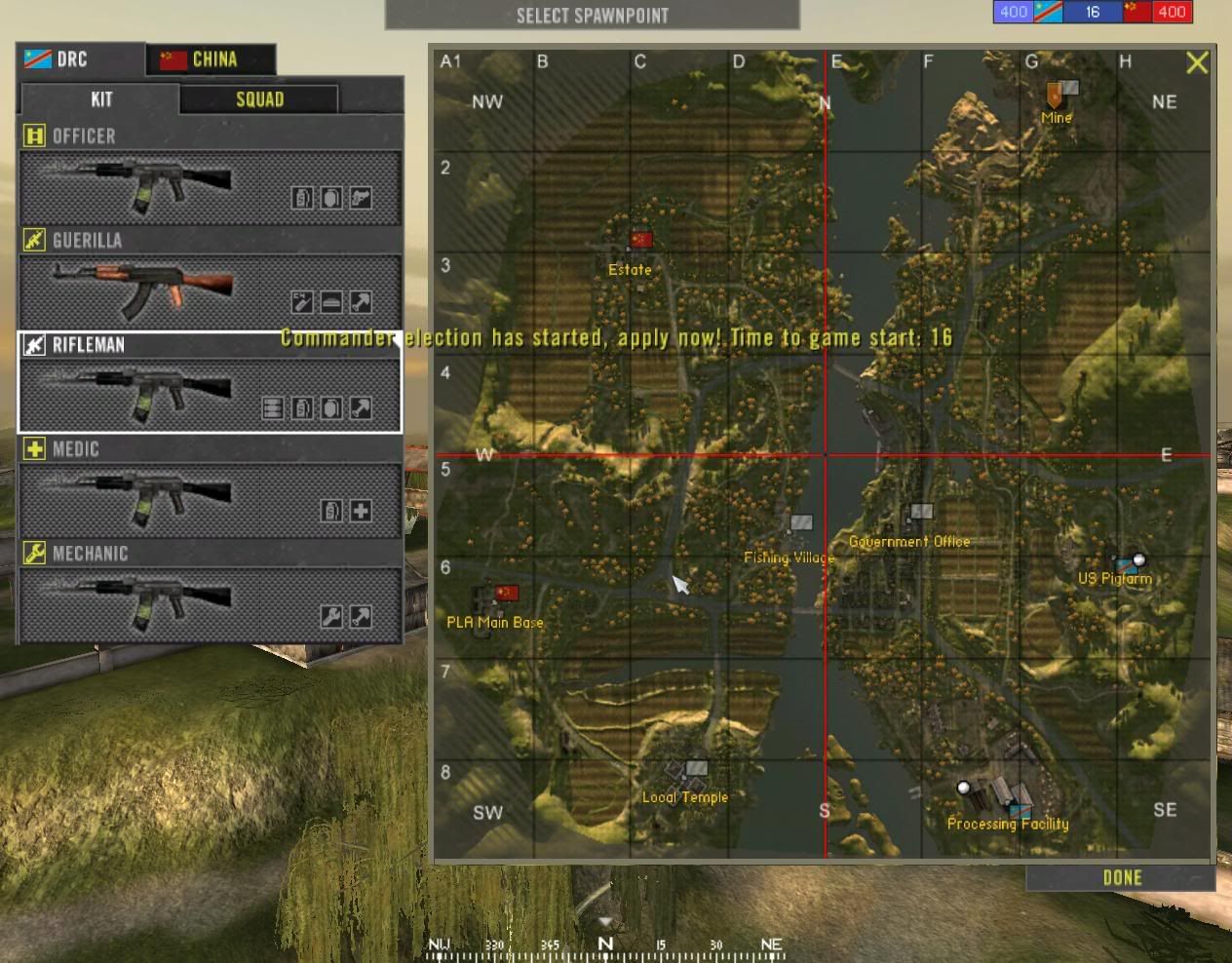The height and width of the screenshot is (963, 1232).
Task: Select the DRC team tab
Action: pyautogui.click(x=80, y=59)
